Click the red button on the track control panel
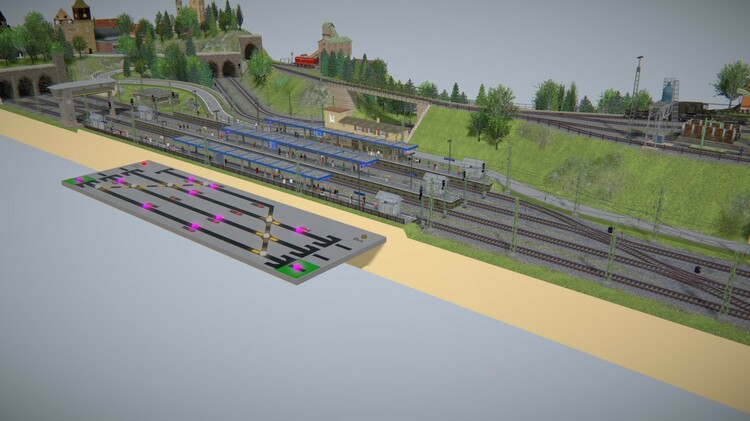The height and width of the screenshot is (421, 750). pyautogui.click(x=144, y=164)
